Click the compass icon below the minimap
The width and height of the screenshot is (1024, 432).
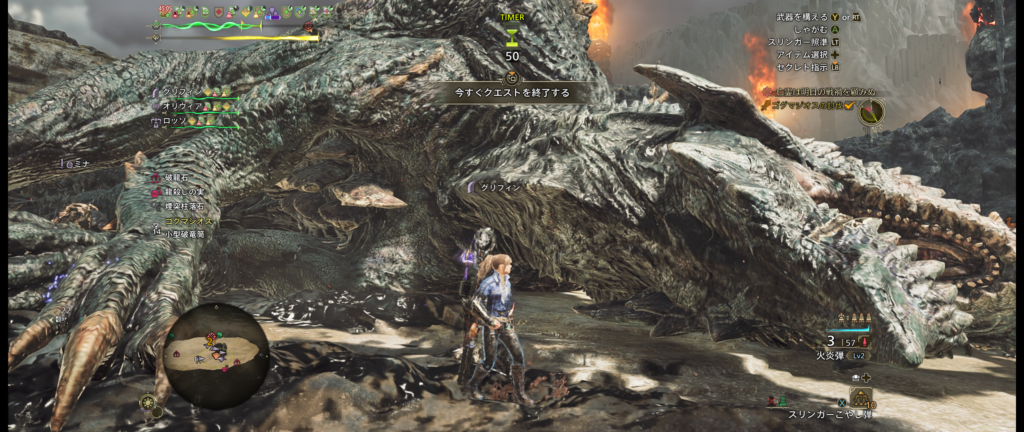pos(149,403)
